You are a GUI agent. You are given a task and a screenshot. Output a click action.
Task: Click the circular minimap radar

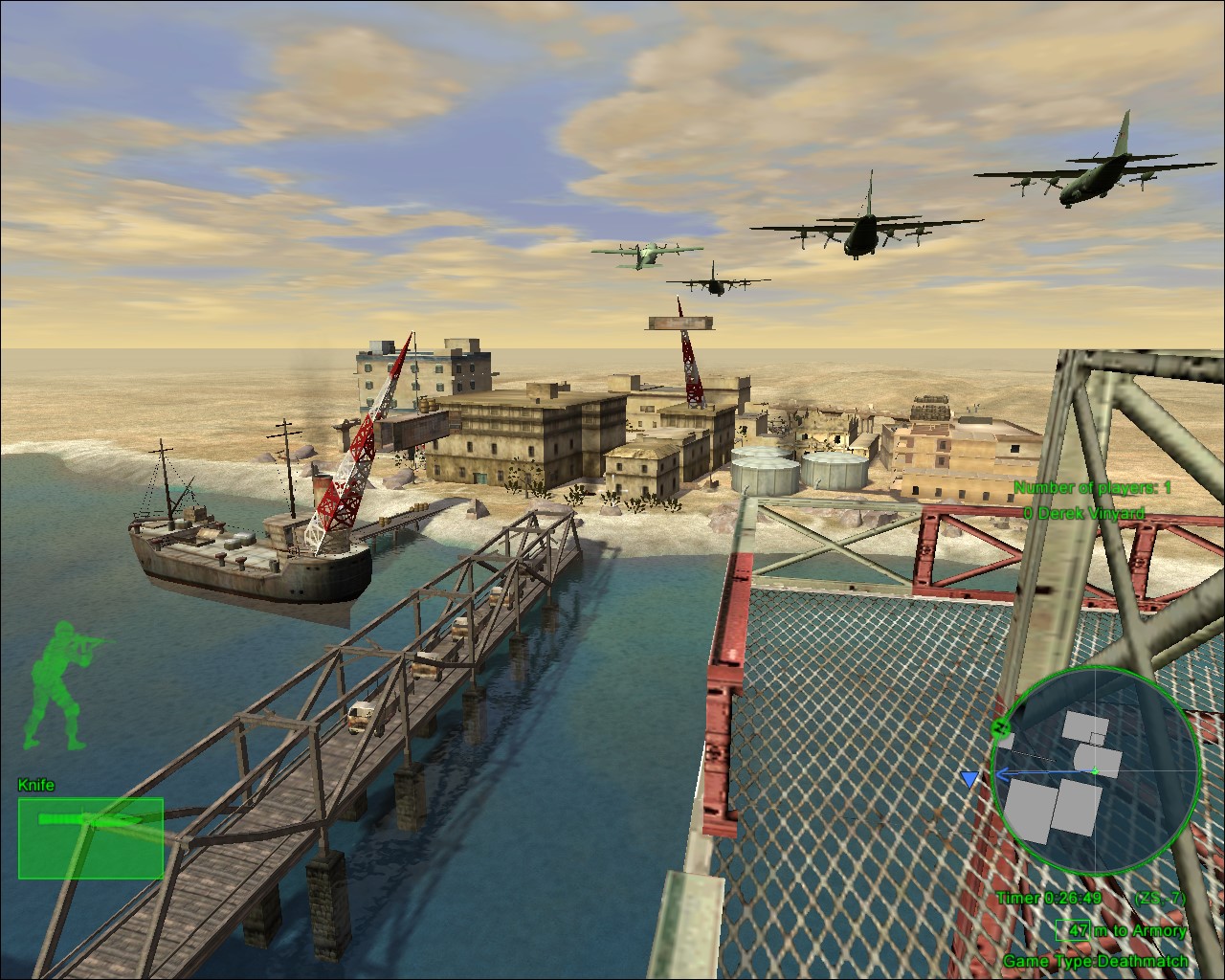[1095, 773]
